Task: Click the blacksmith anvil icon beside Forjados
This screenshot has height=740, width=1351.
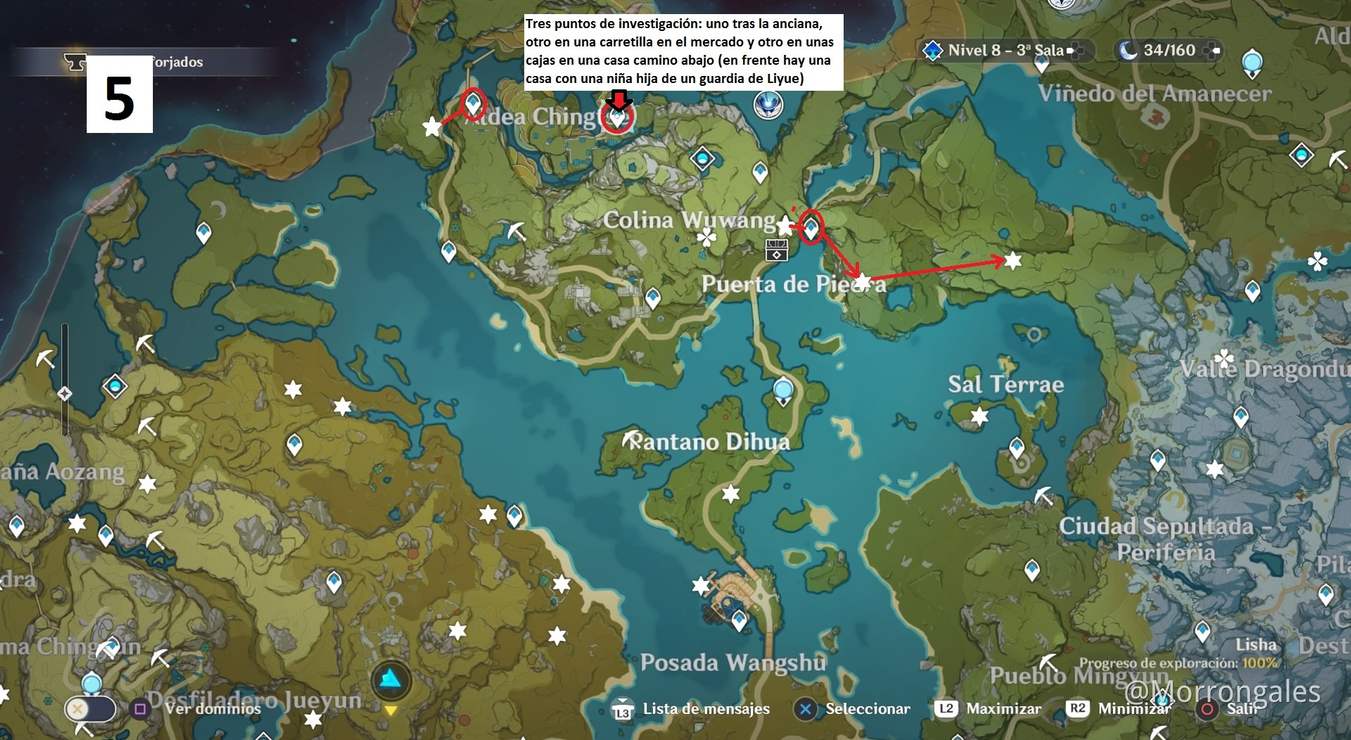Action: (x=75, y=62)
